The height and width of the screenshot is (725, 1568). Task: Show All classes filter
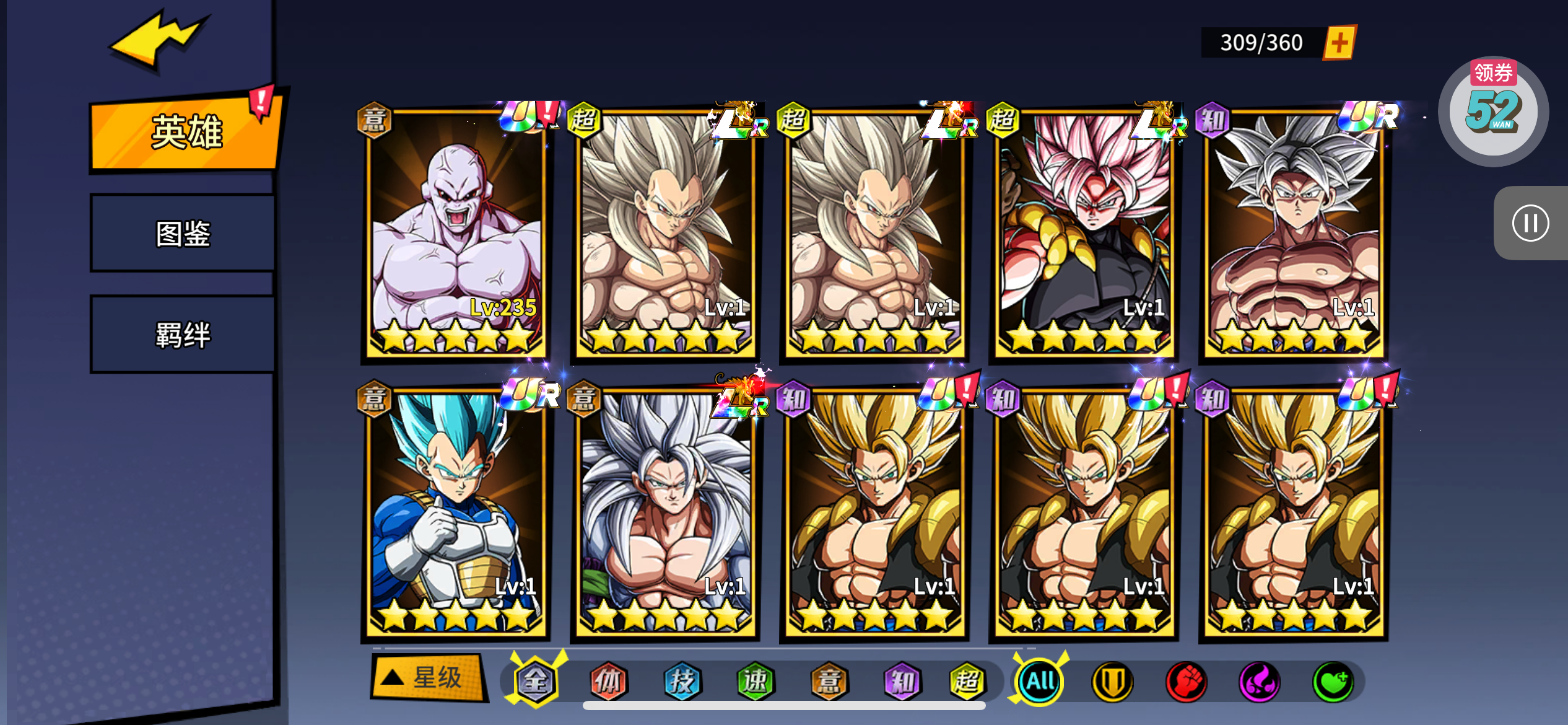1040,682
